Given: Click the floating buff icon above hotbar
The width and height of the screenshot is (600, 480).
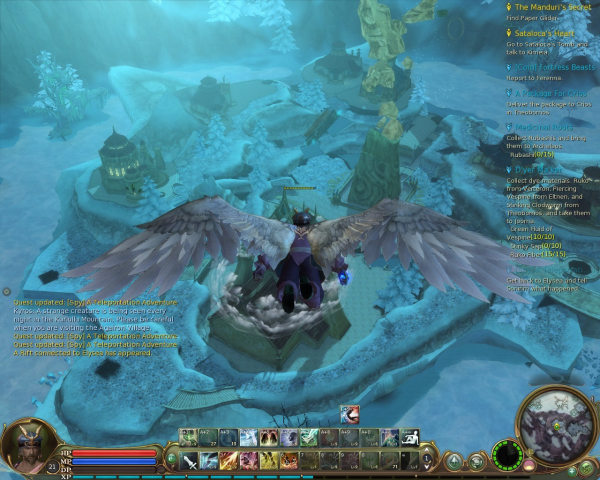Looking at the screenshot, I should click(349, 415).
